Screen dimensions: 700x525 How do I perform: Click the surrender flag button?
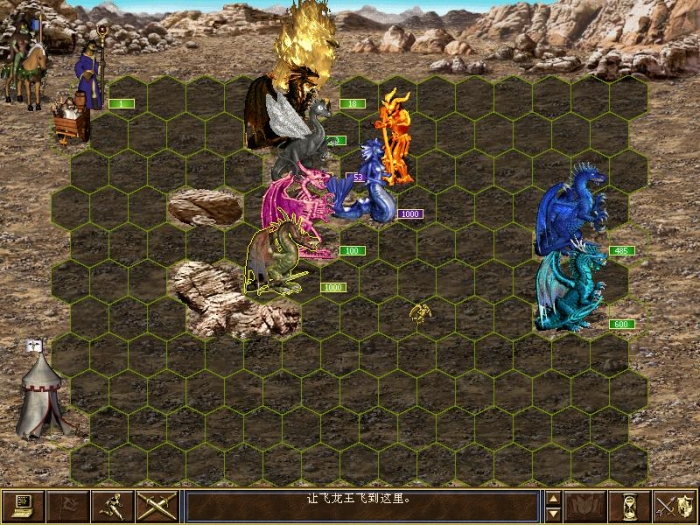click(x=68, y=505)
